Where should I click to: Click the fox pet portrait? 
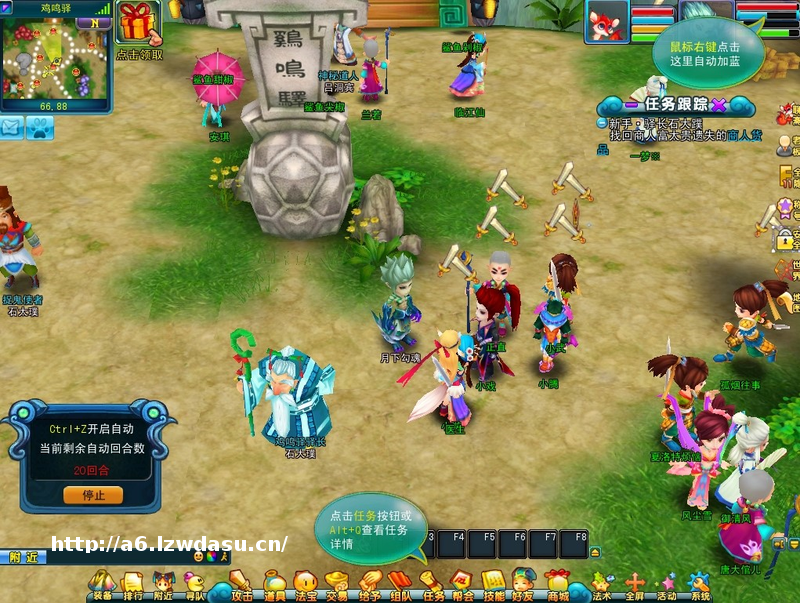click(608, 21)
